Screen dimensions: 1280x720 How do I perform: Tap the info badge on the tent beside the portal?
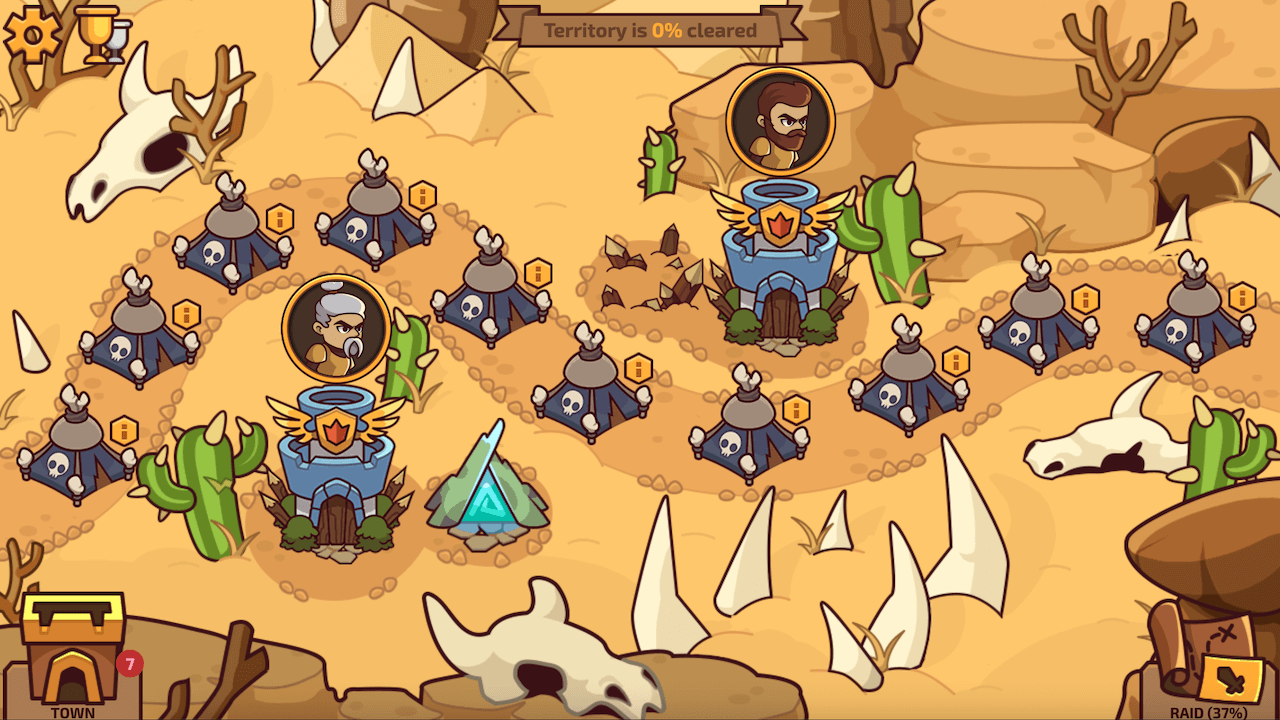(x=637, y=369)
